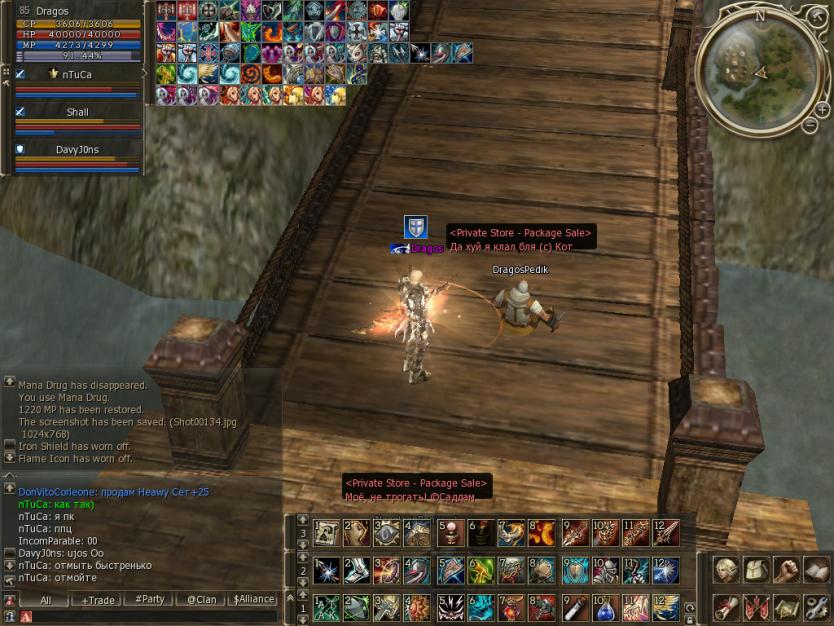Open the character status face icon
Image resolution: width=834 pixels, height=626 pixels.
(x=726, y=569)
